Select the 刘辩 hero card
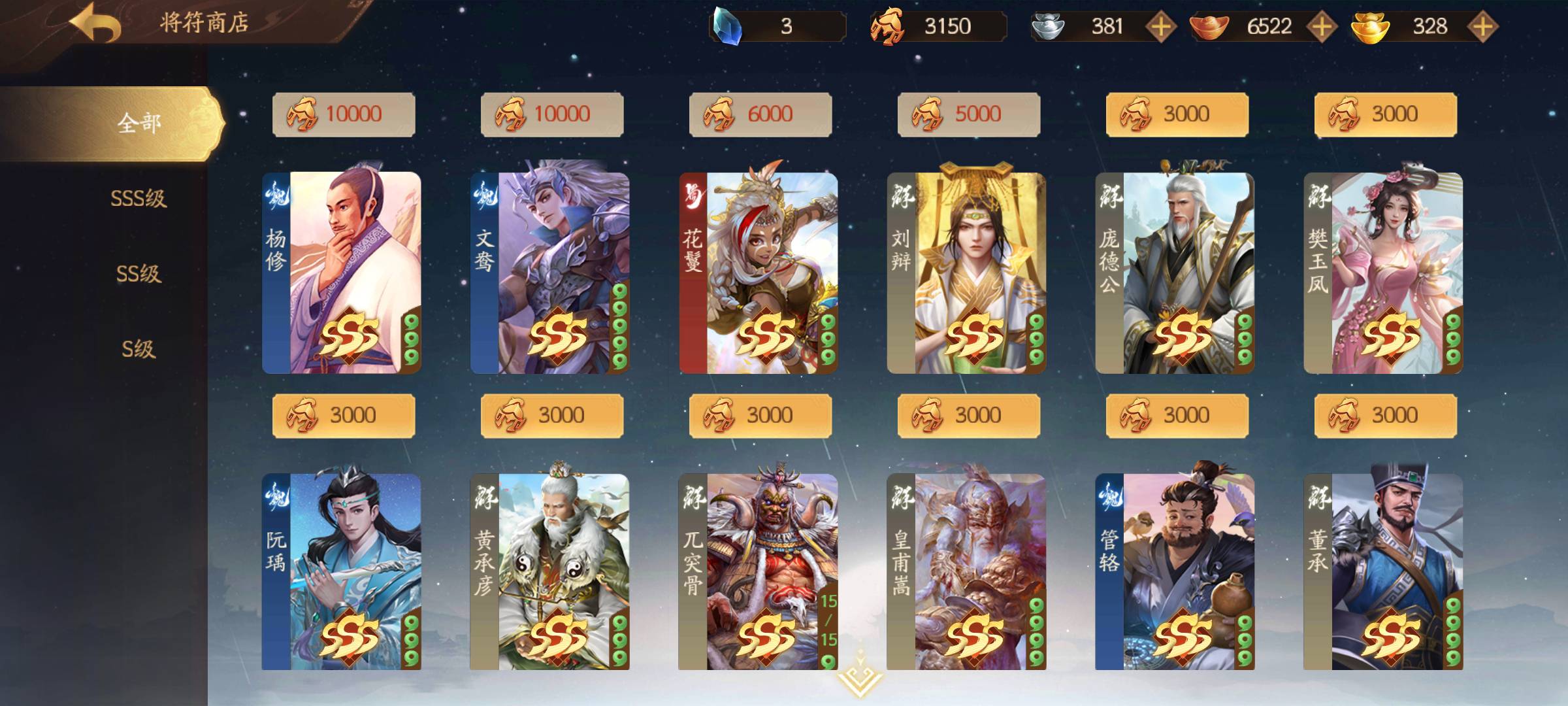Screen dimensions: 1568x706 [x=967, y=273]
